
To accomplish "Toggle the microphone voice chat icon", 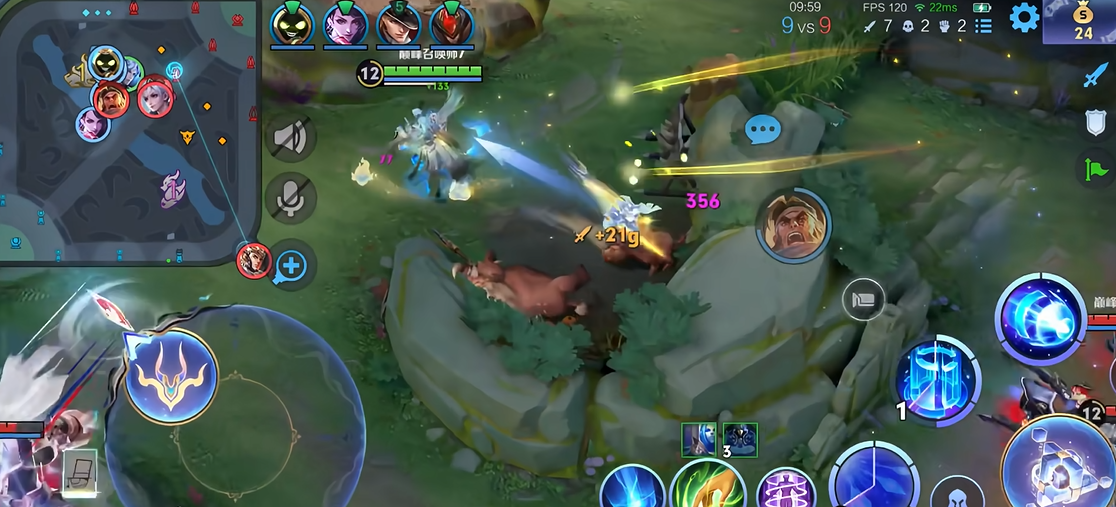I will [291, 197].
